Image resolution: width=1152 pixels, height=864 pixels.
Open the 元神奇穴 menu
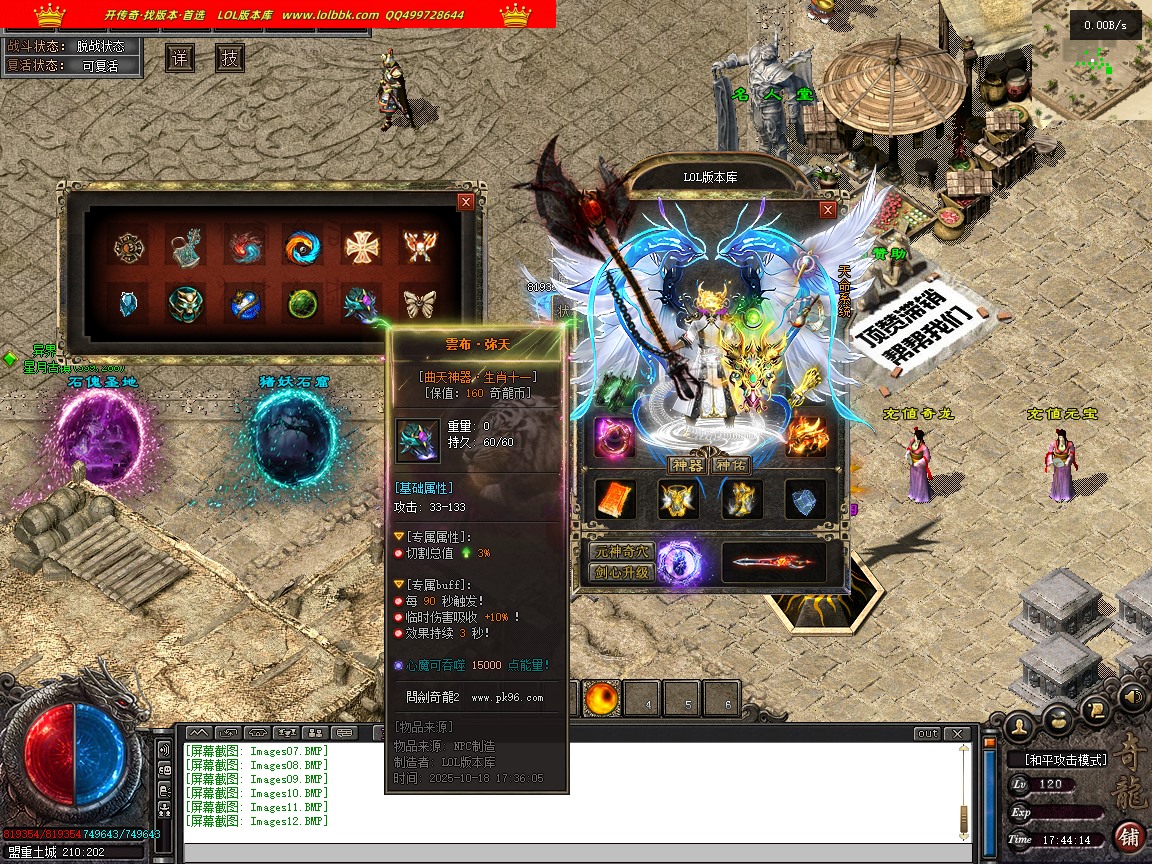point(620,552)
